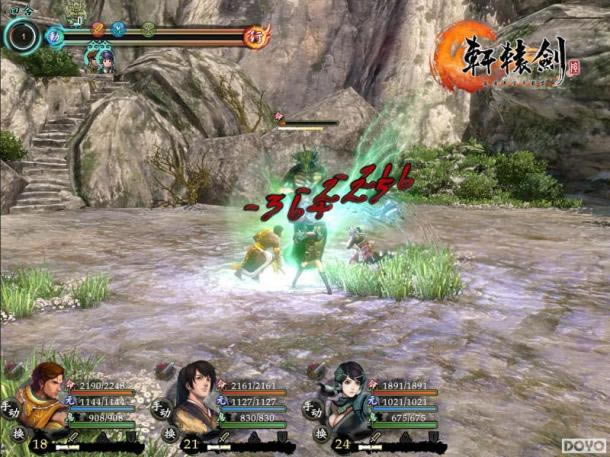Screen dimensions: 610x457
Task: Toggle 手动 manual mode for the green-scarfed heroine
Action: coord(313,409)
